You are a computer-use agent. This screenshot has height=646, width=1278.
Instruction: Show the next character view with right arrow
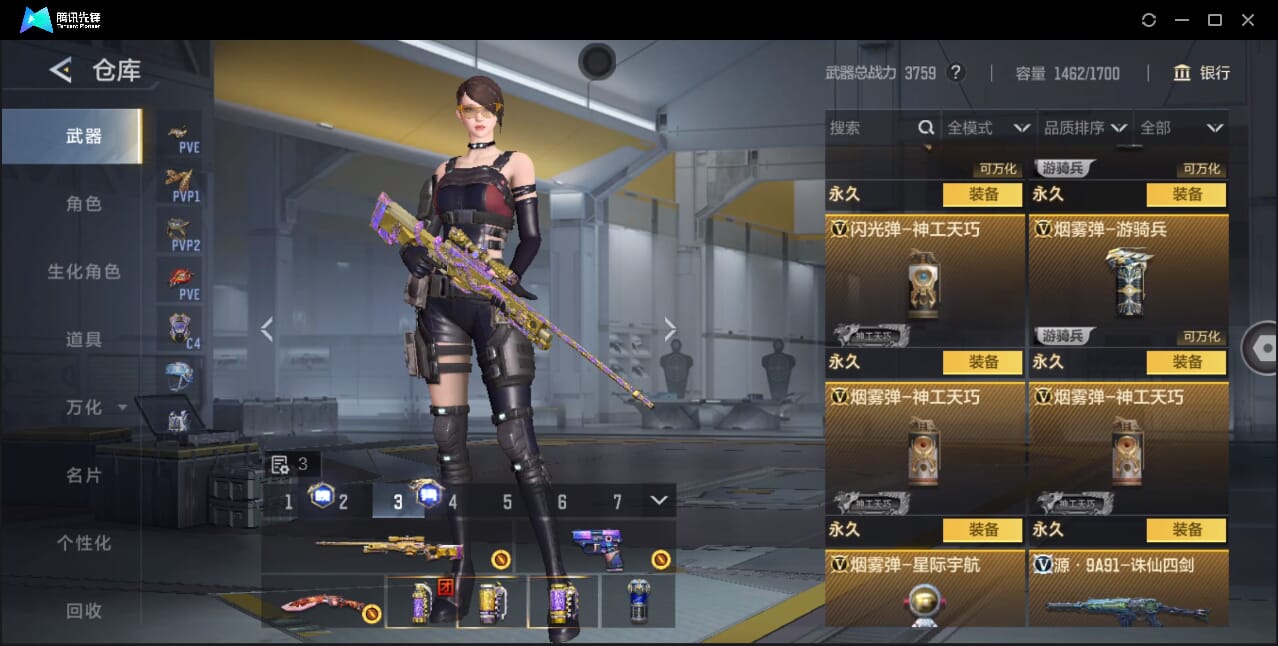coord(670,329)
